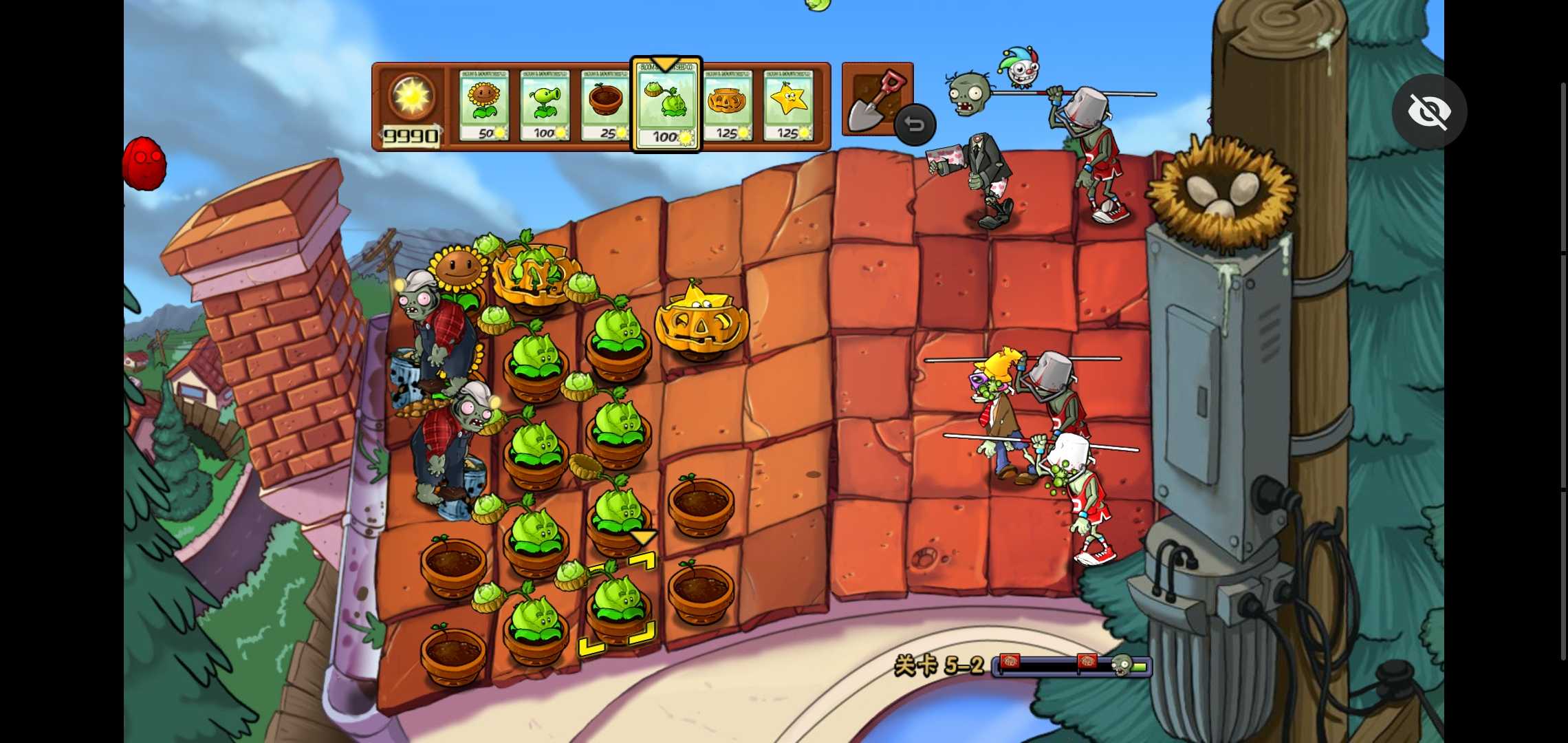
Task: Choose the Peashooter seed card
Action: click(x=545, y=105)
